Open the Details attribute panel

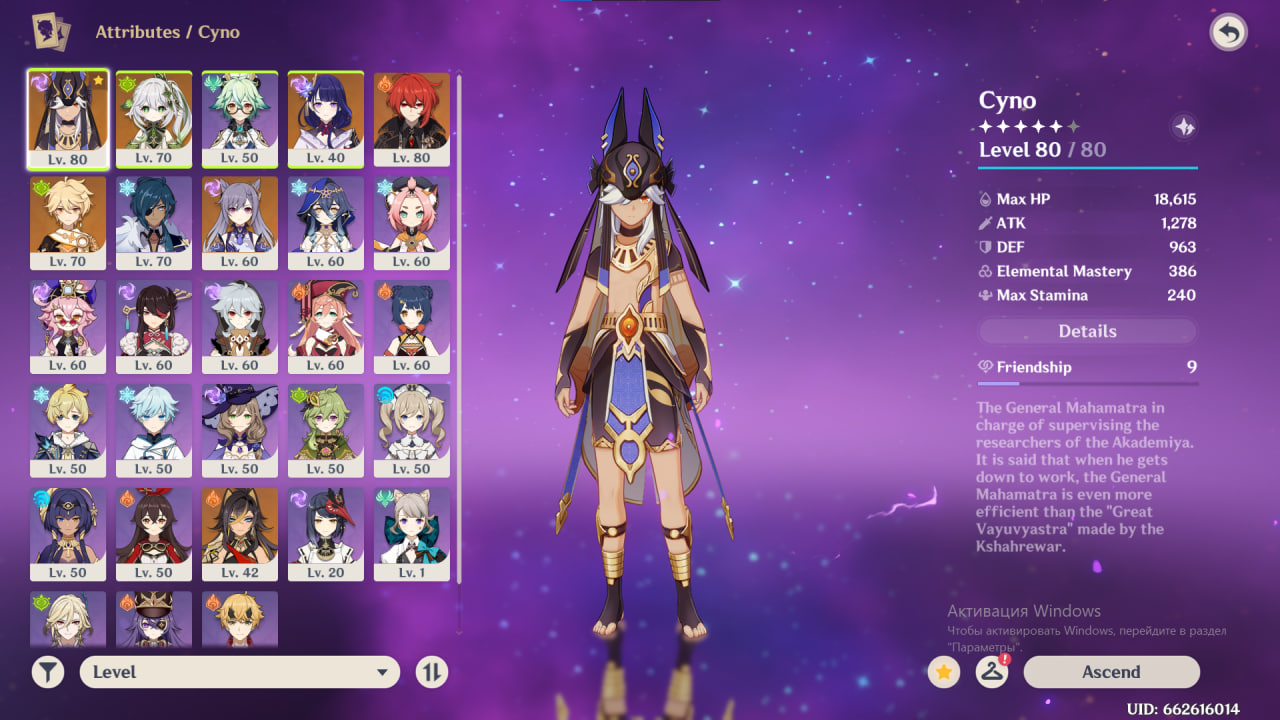click(1087, 331)
